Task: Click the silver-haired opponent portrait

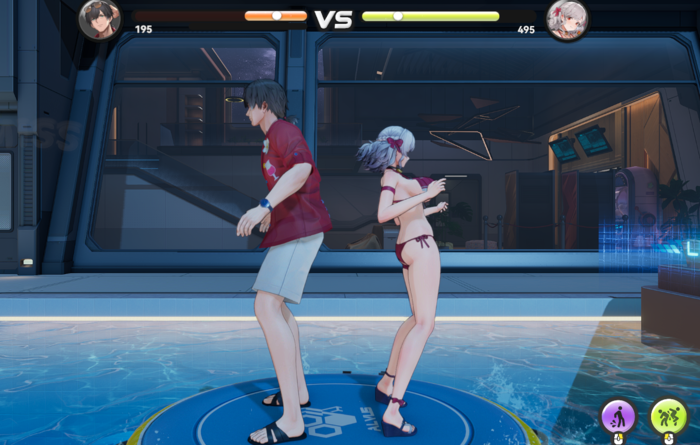Action: pos(567,20)
